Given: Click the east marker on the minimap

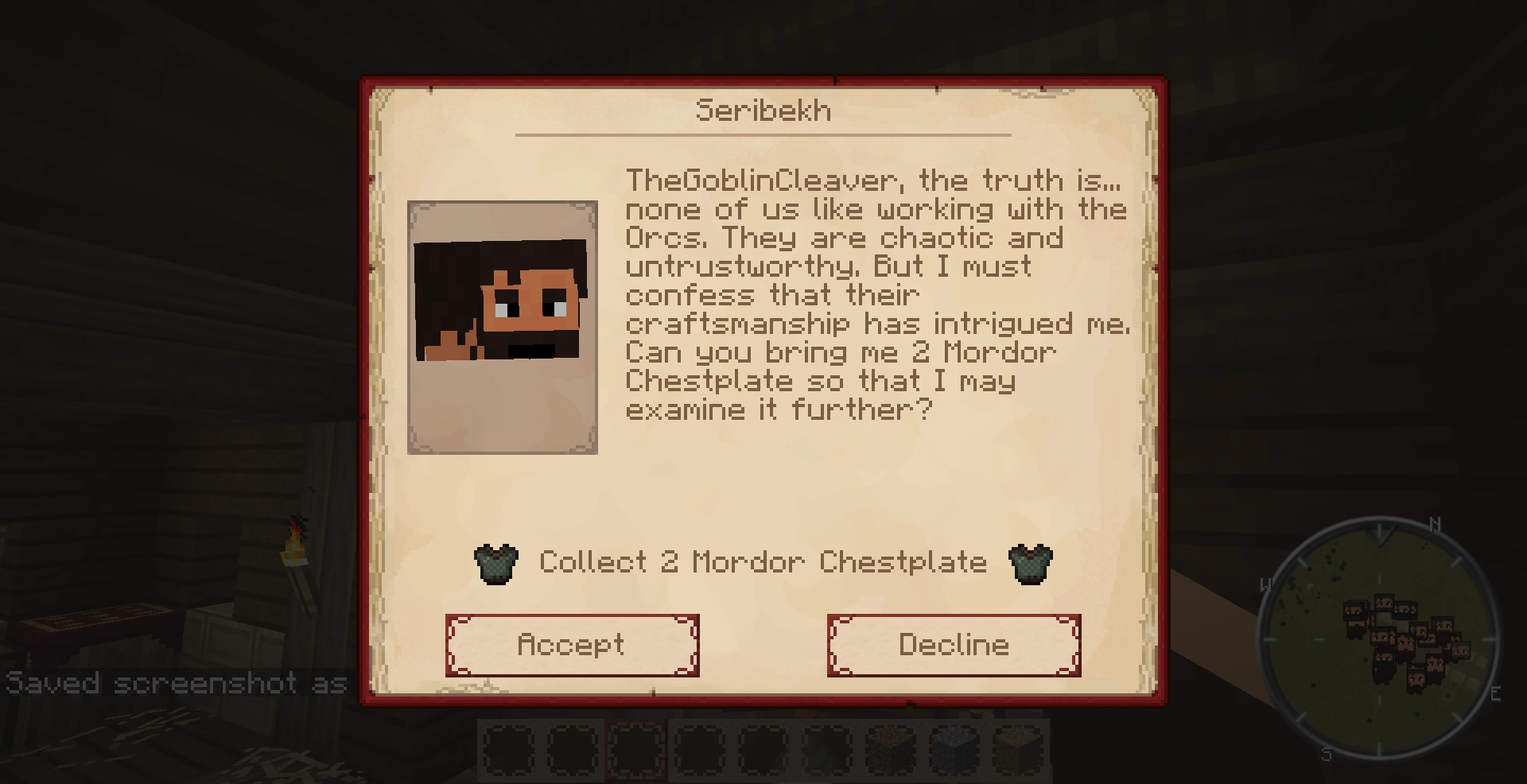Looking at the screenshot, I should 1496,693.
